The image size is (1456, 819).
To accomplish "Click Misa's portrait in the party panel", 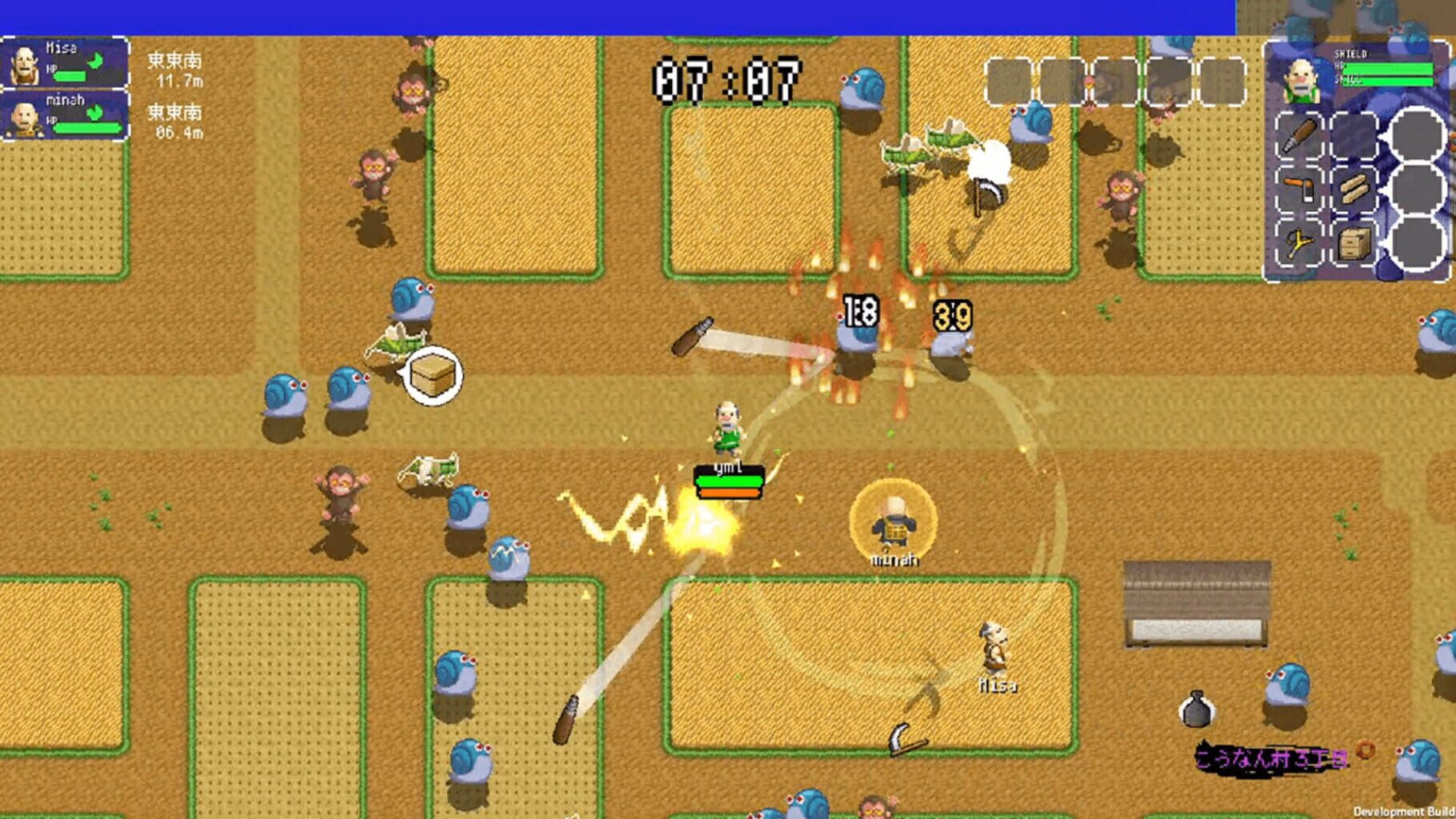I will [x=25, y=64].
